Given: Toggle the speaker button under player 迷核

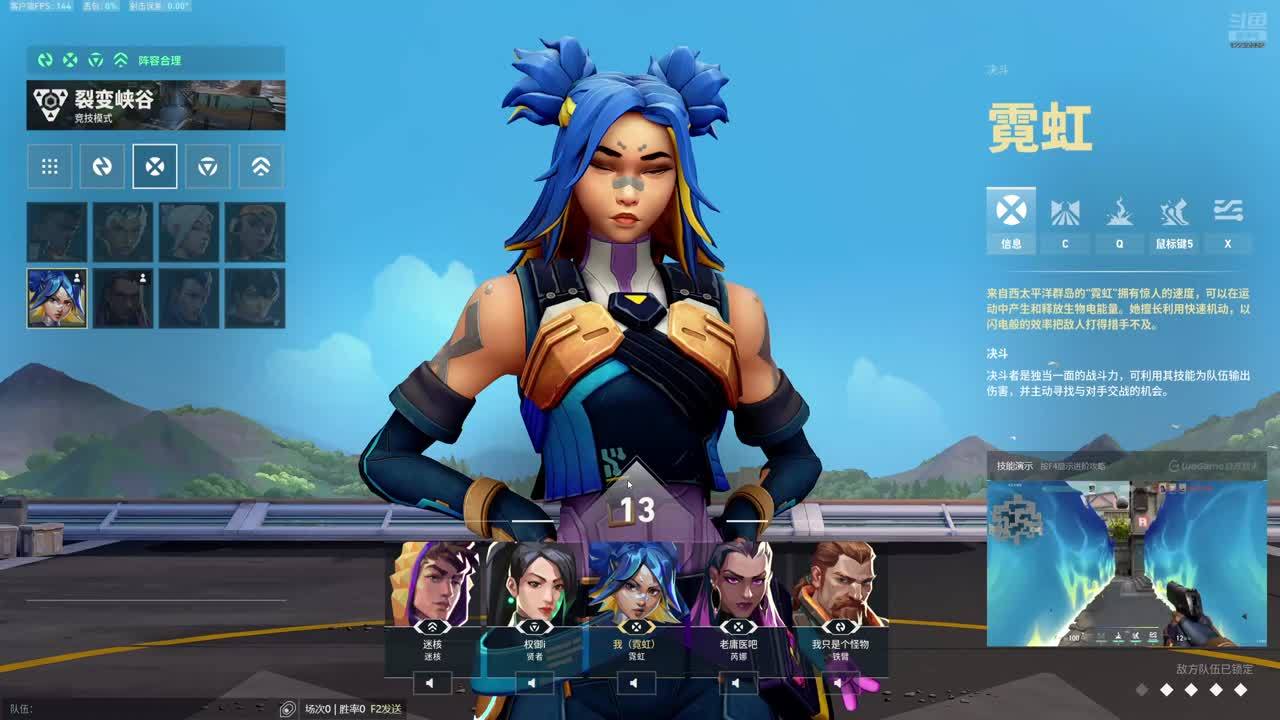Looking at the screenshot, I should point(432,683).
